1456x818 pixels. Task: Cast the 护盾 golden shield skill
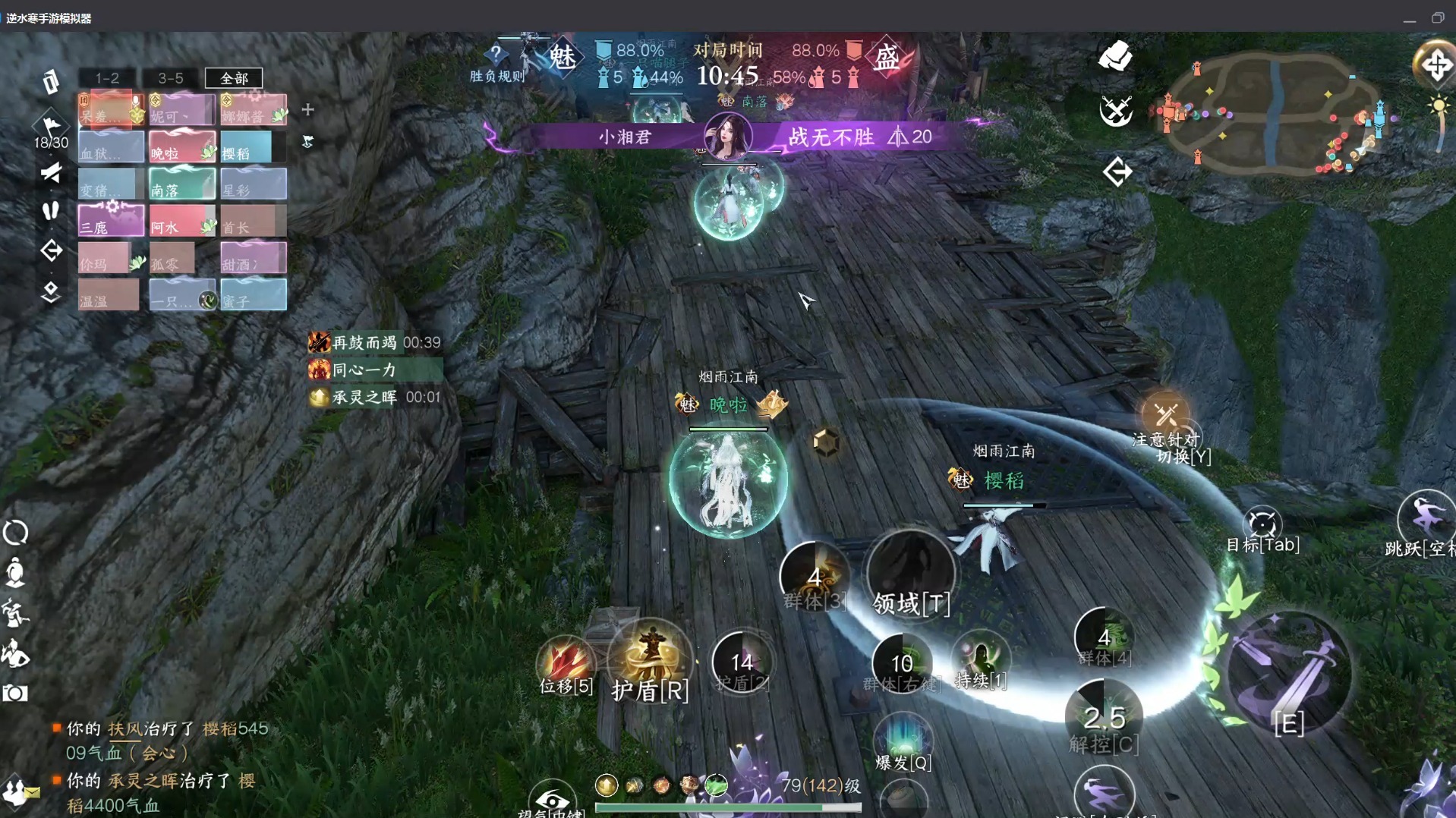650,659
